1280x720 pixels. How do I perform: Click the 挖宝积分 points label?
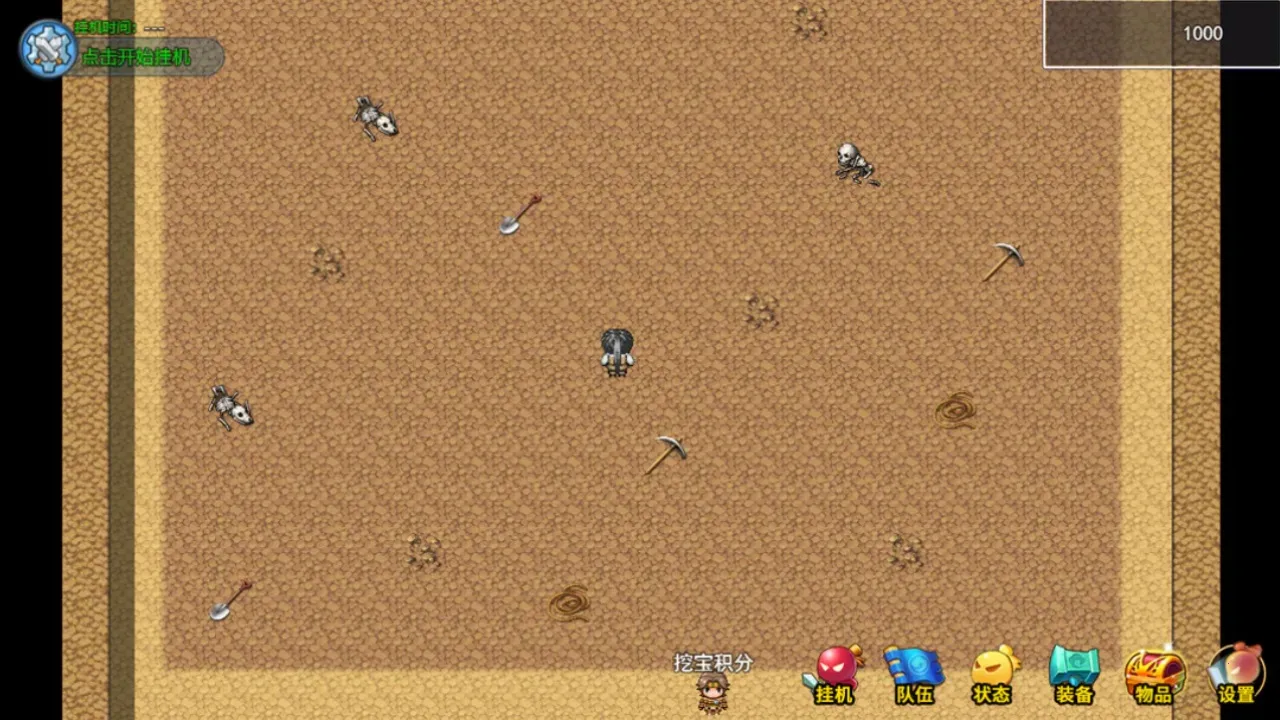[x=710, y=663]
